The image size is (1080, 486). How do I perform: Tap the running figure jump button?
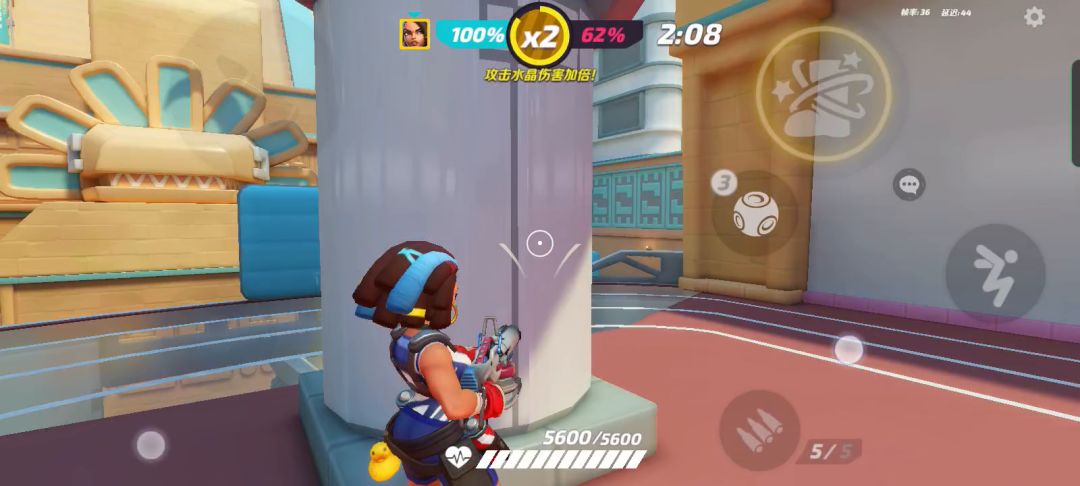click(x=994, y=272)
